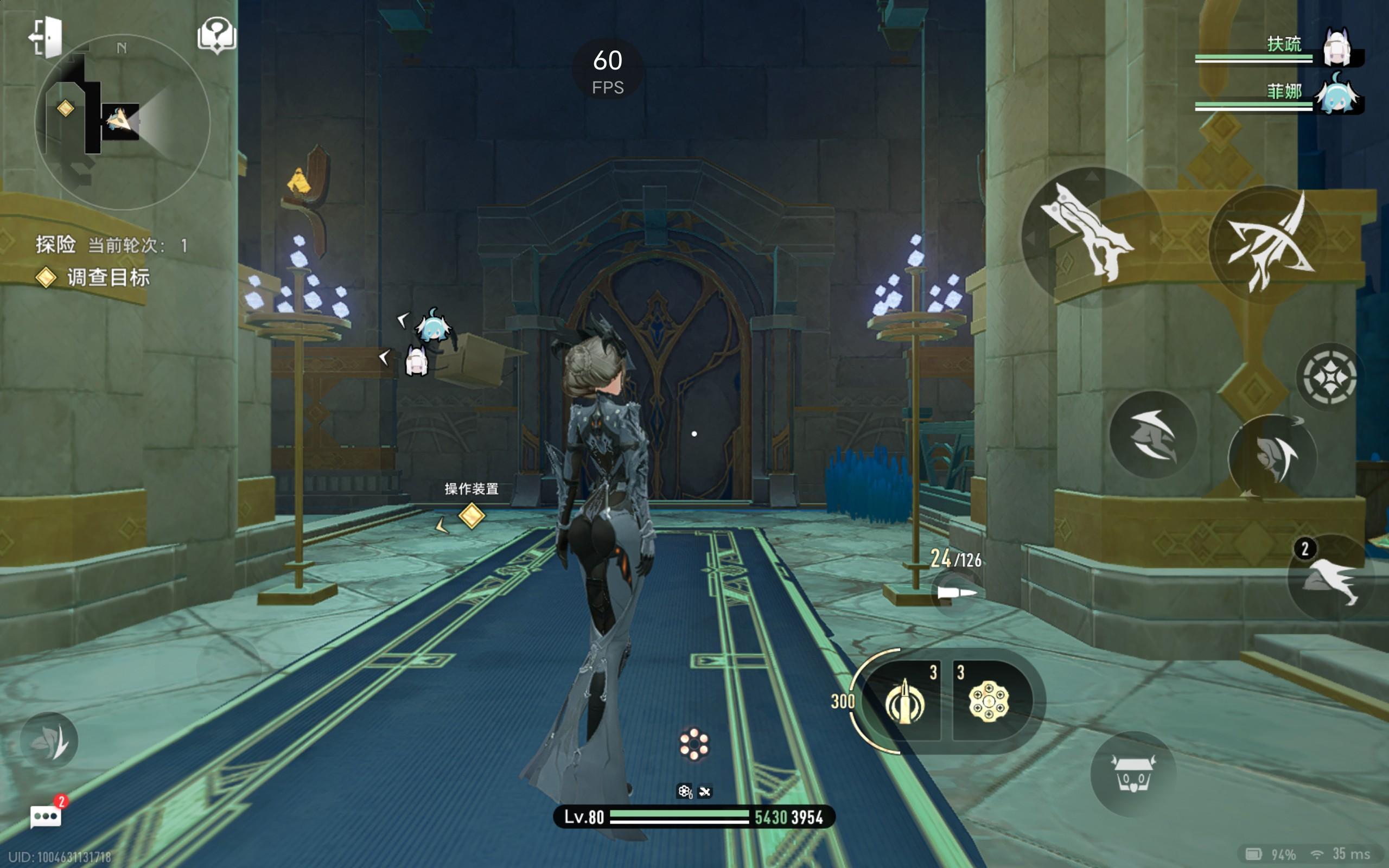Tap the leaf icon button above chat
1389x868 pixels.
pos(50,741)
